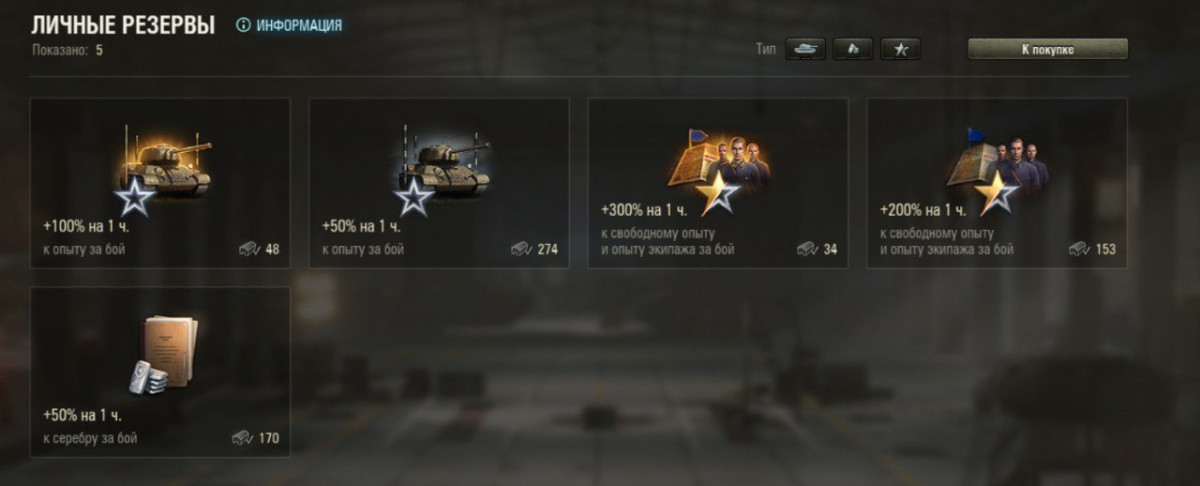1200x486 pixels.
Task: Select the +100% battle XP reserve
Action: point(160,183)
